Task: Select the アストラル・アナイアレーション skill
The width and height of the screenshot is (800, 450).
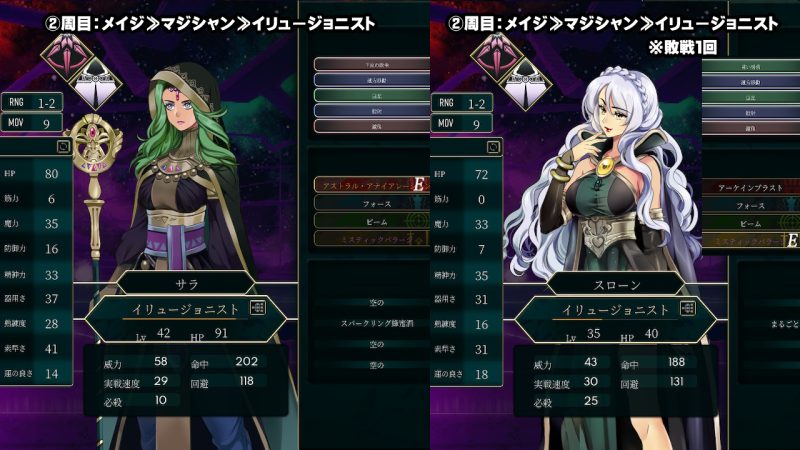Action: pyautogui.click(x=365, y=185)
